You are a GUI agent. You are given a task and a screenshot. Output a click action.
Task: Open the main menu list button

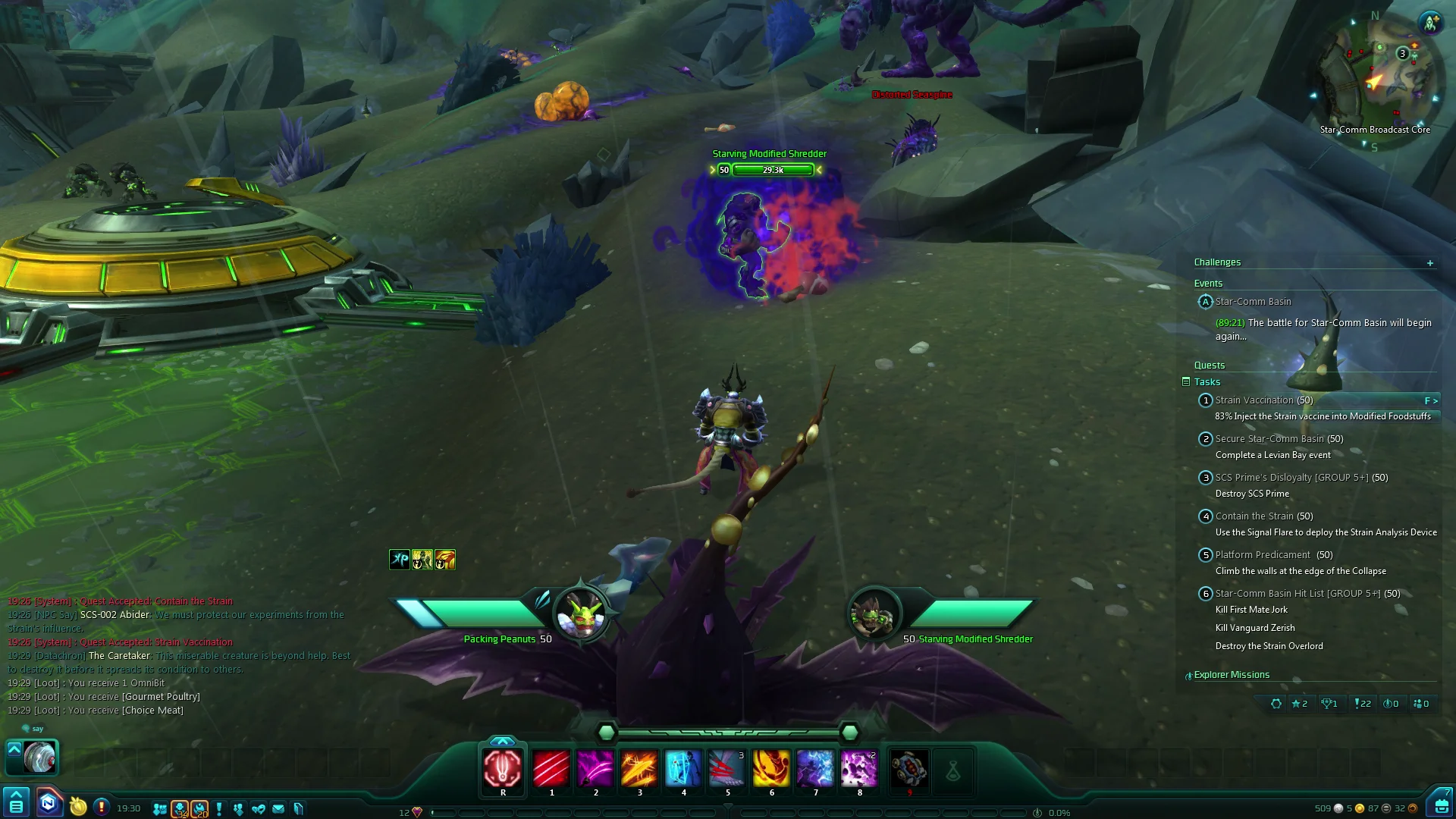click(16, 803)
